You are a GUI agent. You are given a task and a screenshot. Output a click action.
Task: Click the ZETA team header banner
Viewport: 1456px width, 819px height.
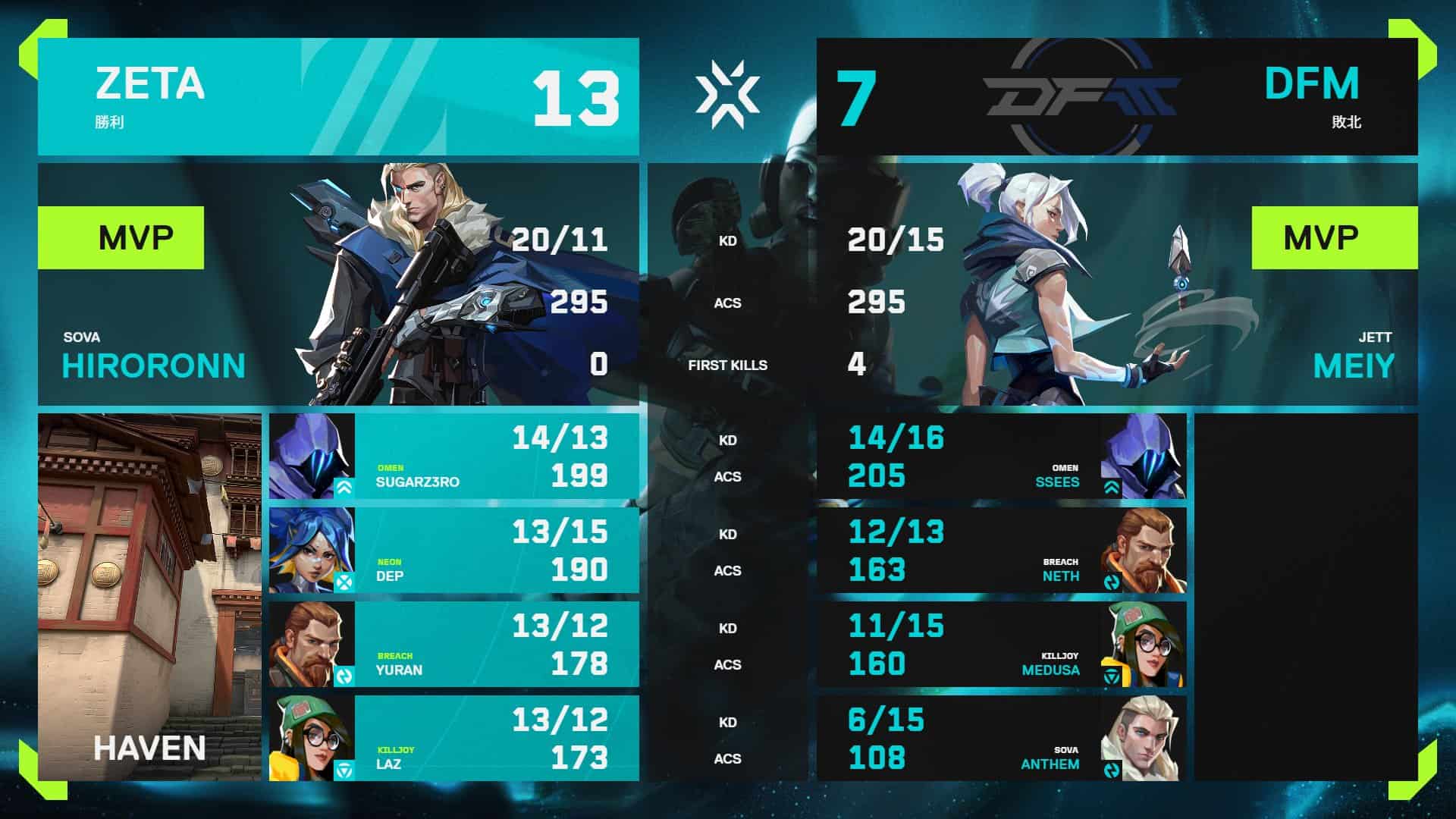pos(338,96)
